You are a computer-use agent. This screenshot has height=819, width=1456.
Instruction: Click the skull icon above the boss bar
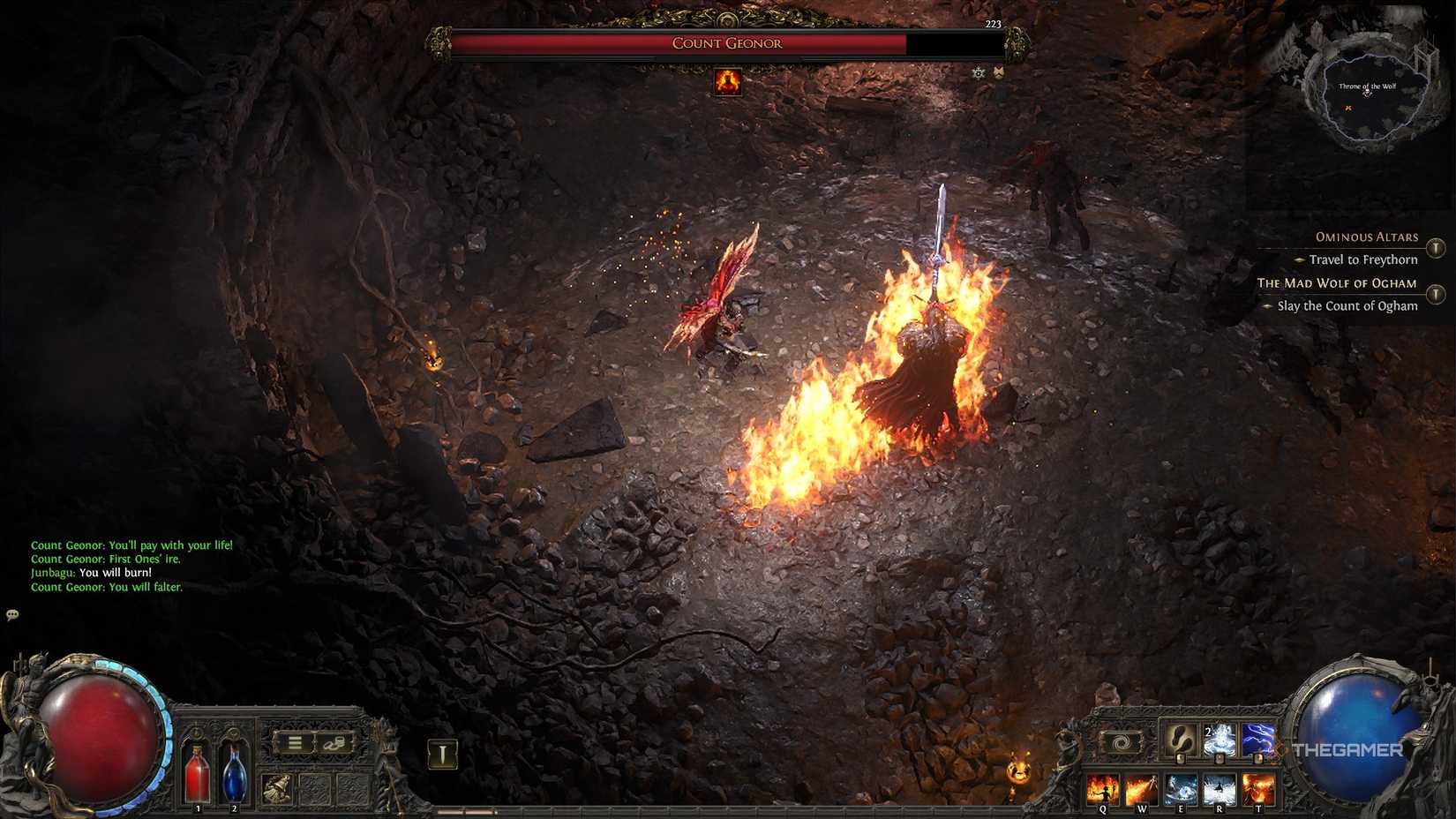(x=978, y=73)
